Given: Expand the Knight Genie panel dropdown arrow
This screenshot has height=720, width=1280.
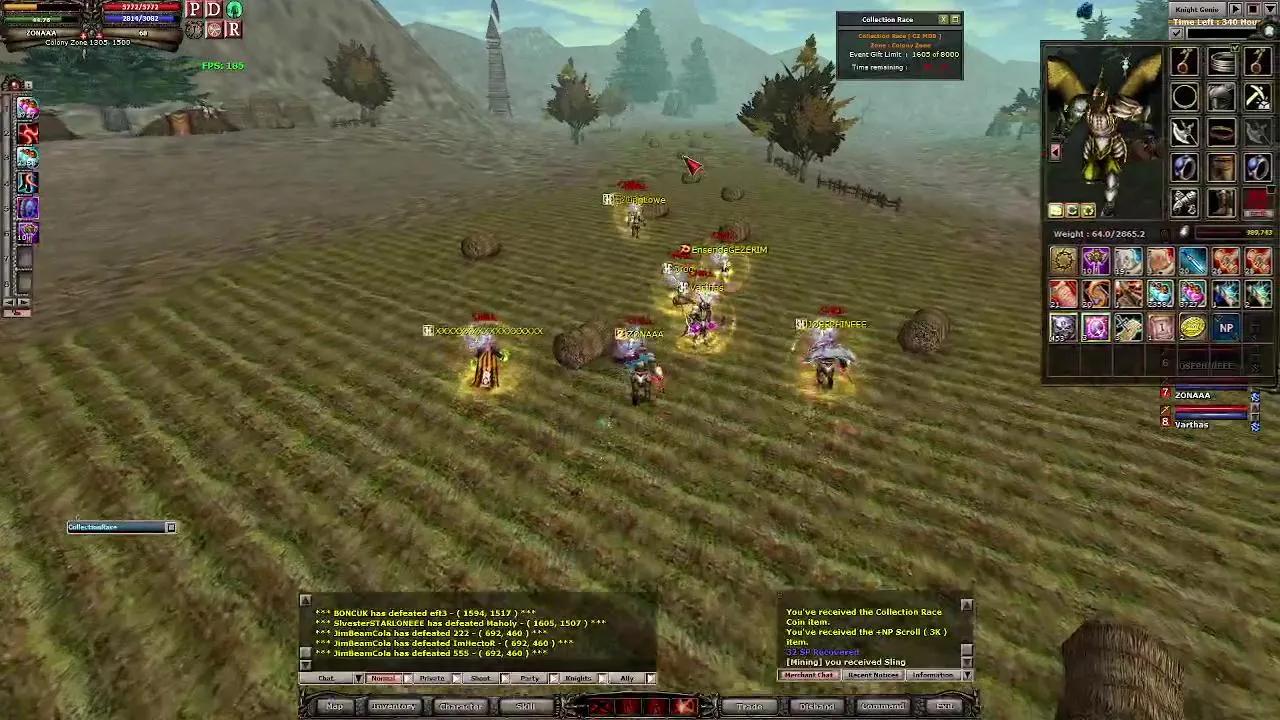Looking at the screenshot, I should pyautogui.click(x=1270, y=9).
